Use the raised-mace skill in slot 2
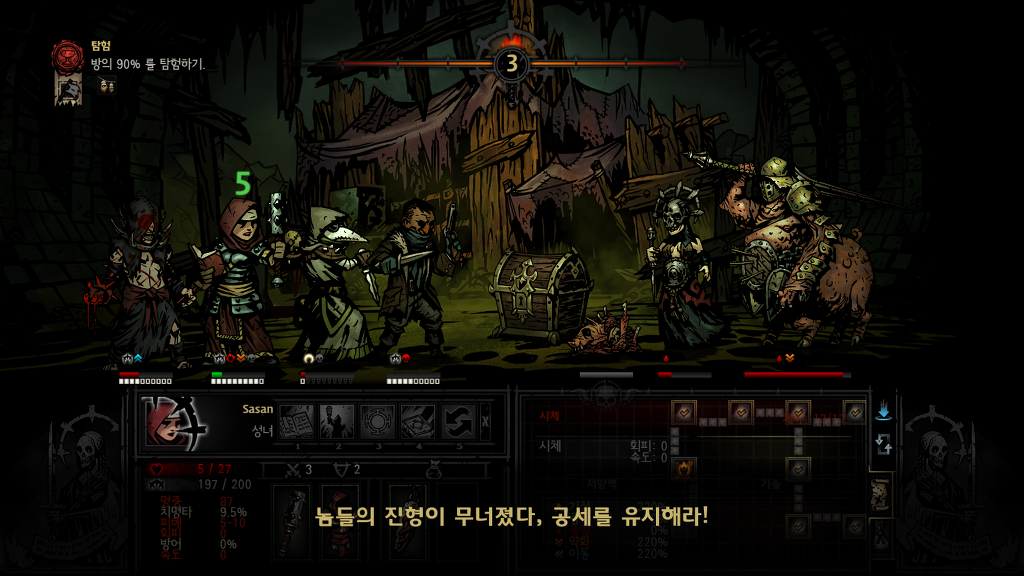The image size is (1024, 576). (336, 422)
